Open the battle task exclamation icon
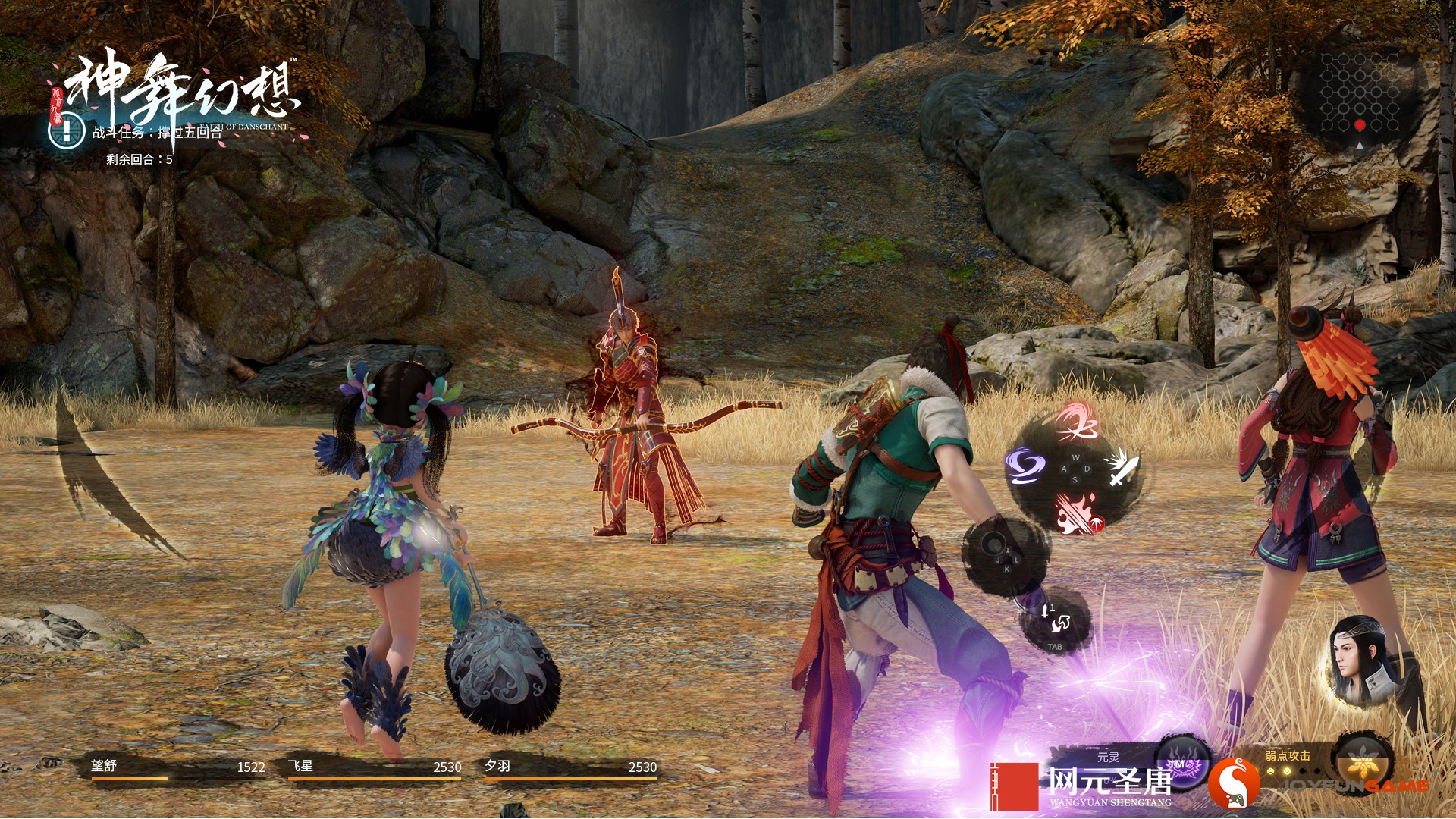Screen dimensions: 1456x819 [x=67, y=131]
